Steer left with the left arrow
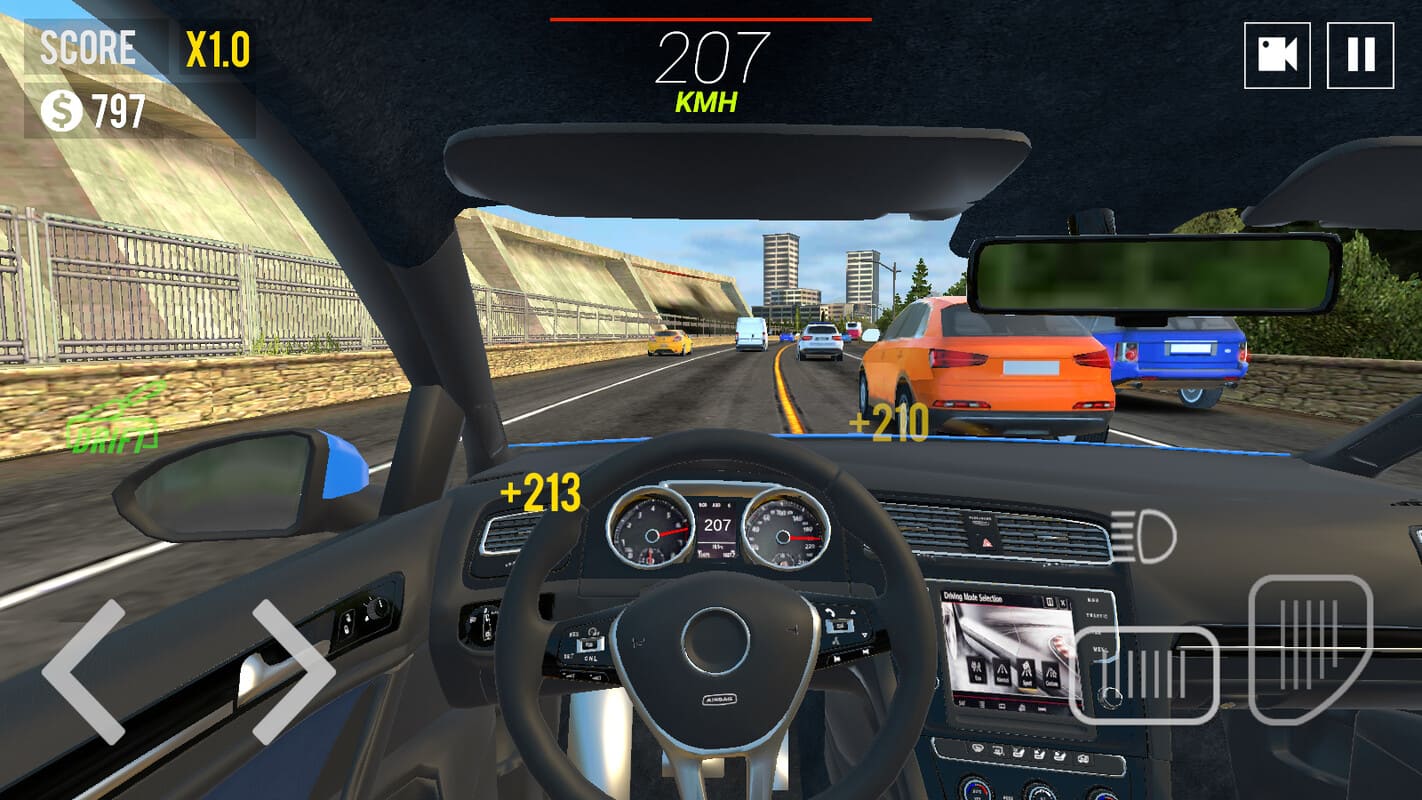1422x800 pixels. (84, 671)
